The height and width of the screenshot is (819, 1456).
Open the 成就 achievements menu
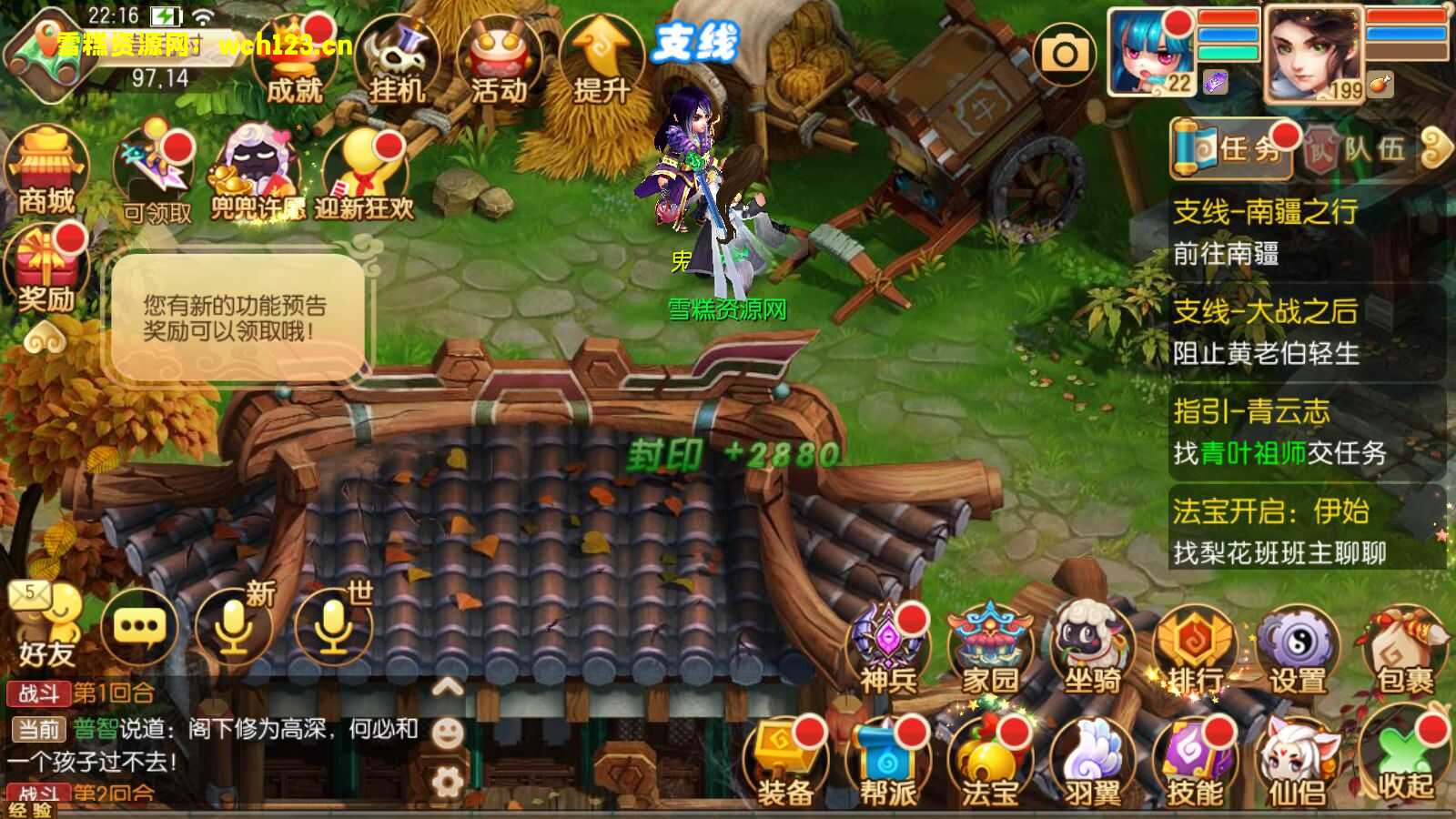click(294, 62)
